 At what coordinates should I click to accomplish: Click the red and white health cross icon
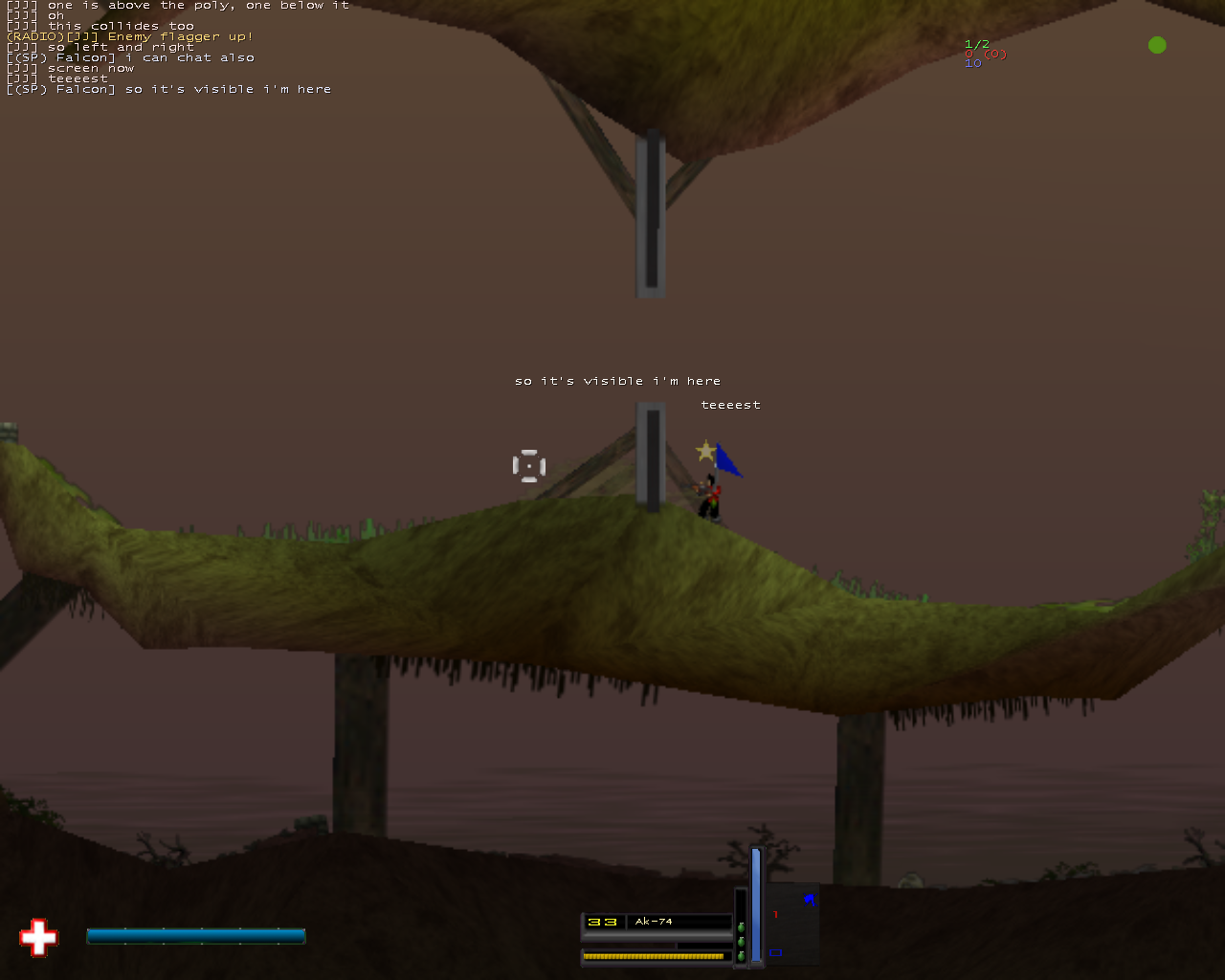coord(39,937)
